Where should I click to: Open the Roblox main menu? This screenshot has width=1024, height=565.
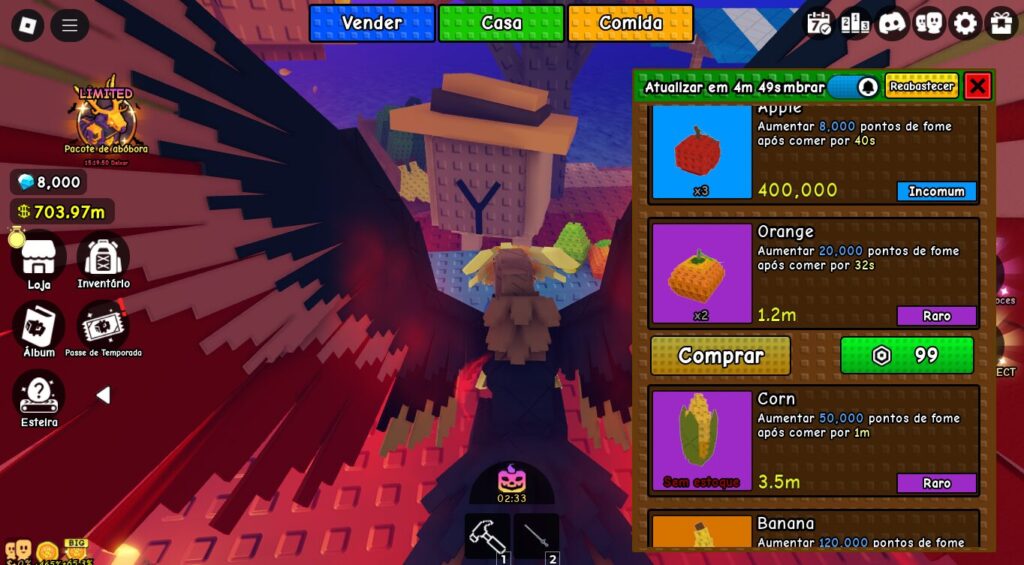point(29,25)
